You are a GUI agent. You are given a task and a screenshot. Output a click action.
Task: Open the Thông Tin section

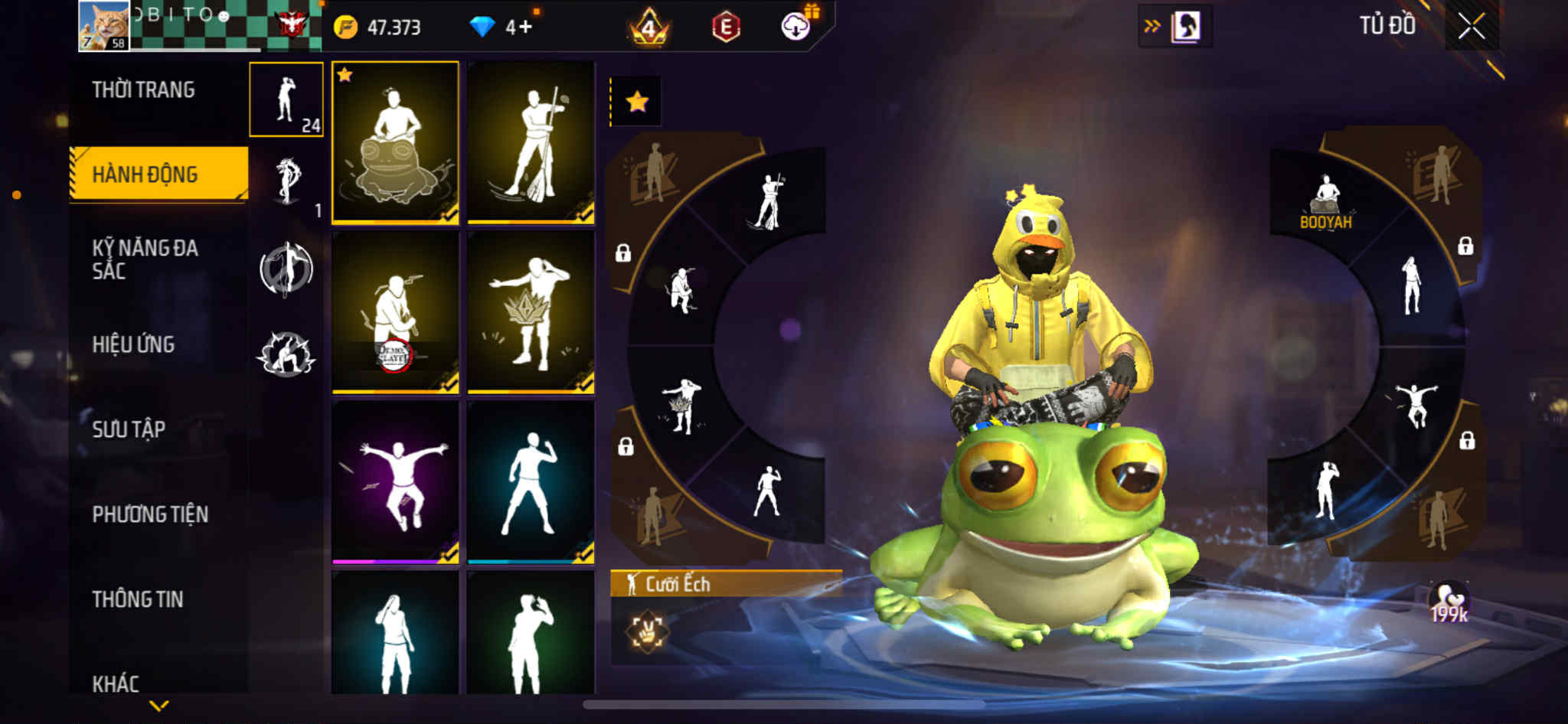click(x=138, y=599)
